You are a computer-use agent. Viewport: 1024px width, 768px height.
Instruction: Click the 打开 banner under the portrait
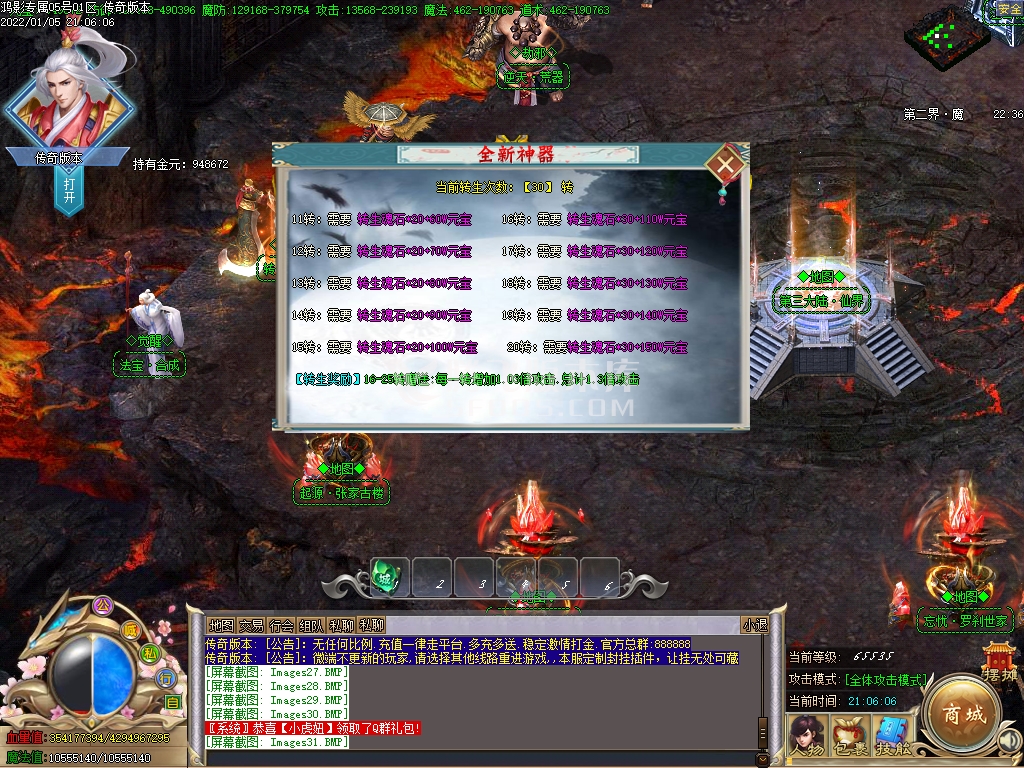69,190
